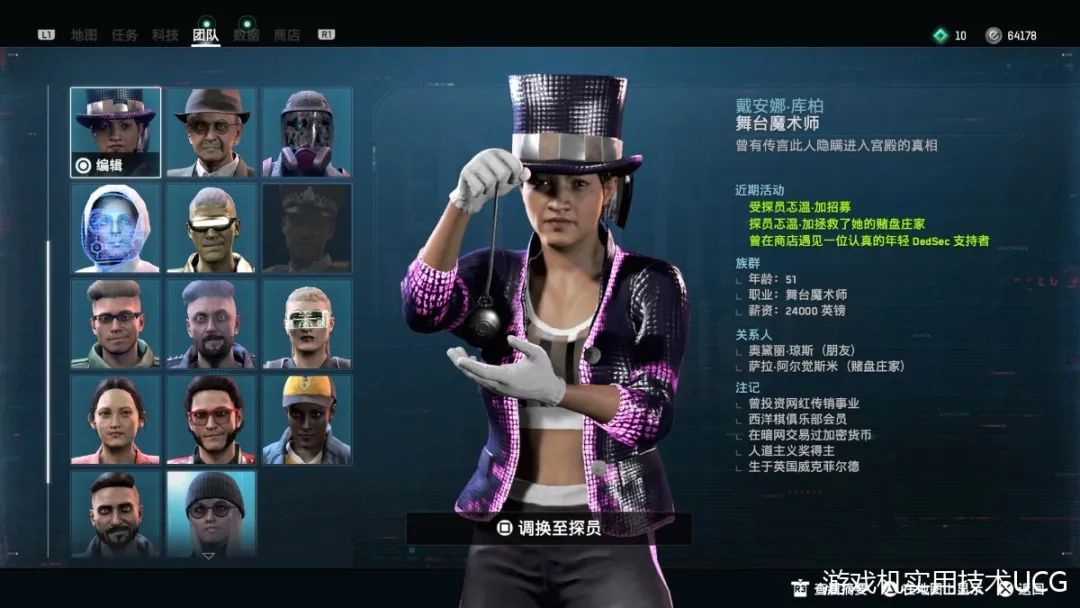Viewport: 1080px width, 608px height.
Task: Select the top hat magician portrait
Action: tap(116, 132)
